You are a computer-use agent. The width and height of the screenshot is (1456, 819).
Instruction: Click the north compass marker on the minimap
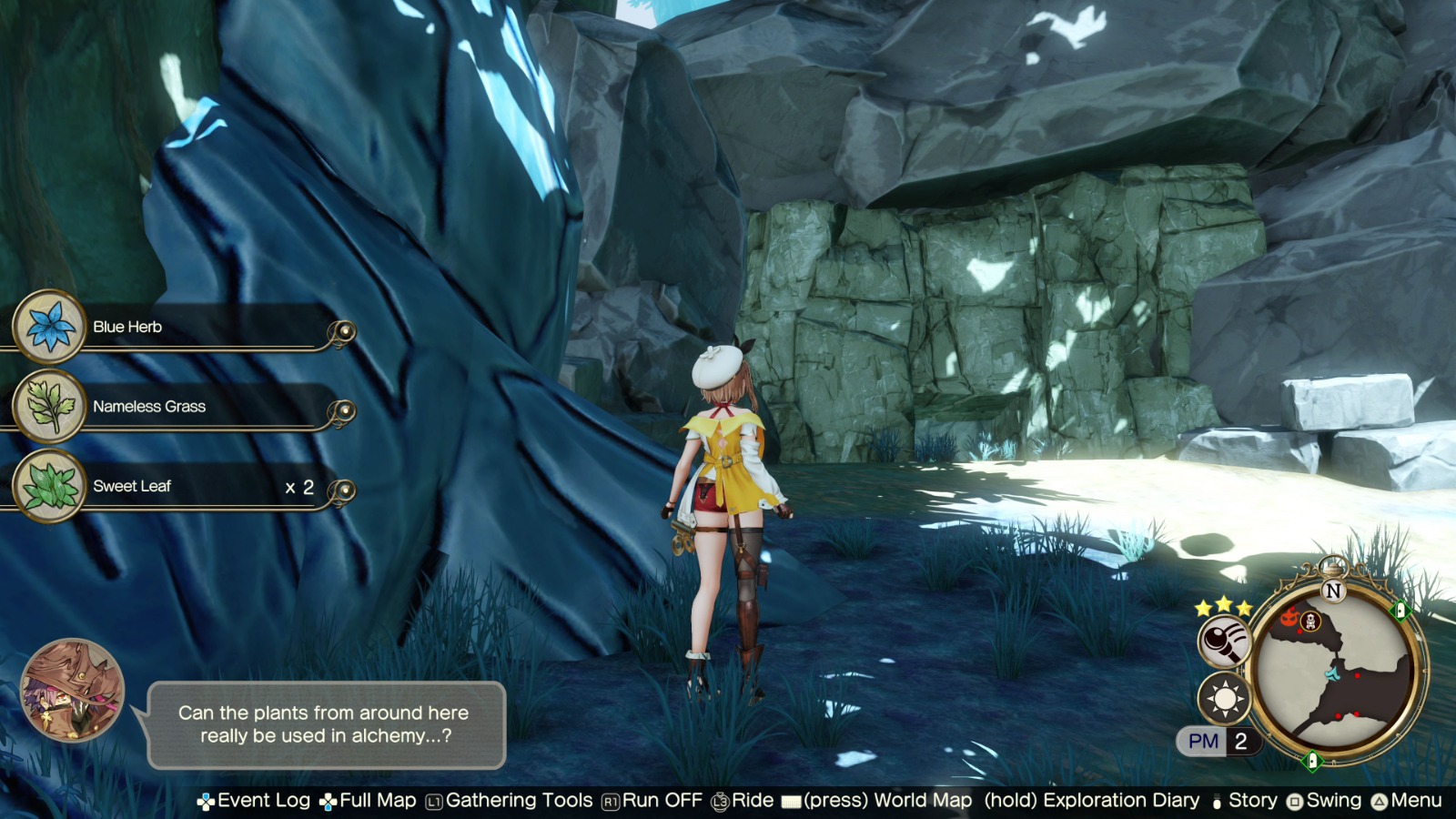[1332, 590]
